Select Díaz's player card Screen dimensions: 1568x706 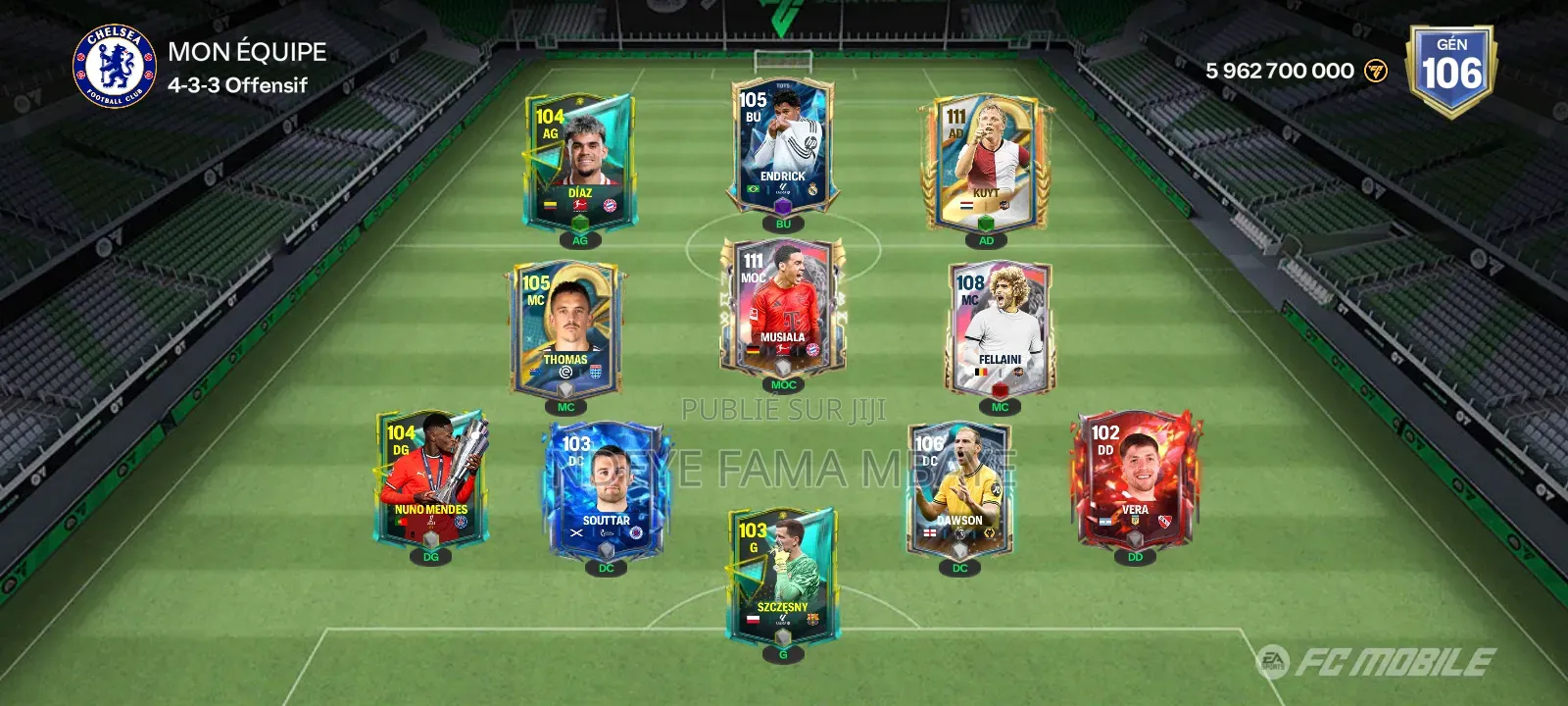[578, 157]
